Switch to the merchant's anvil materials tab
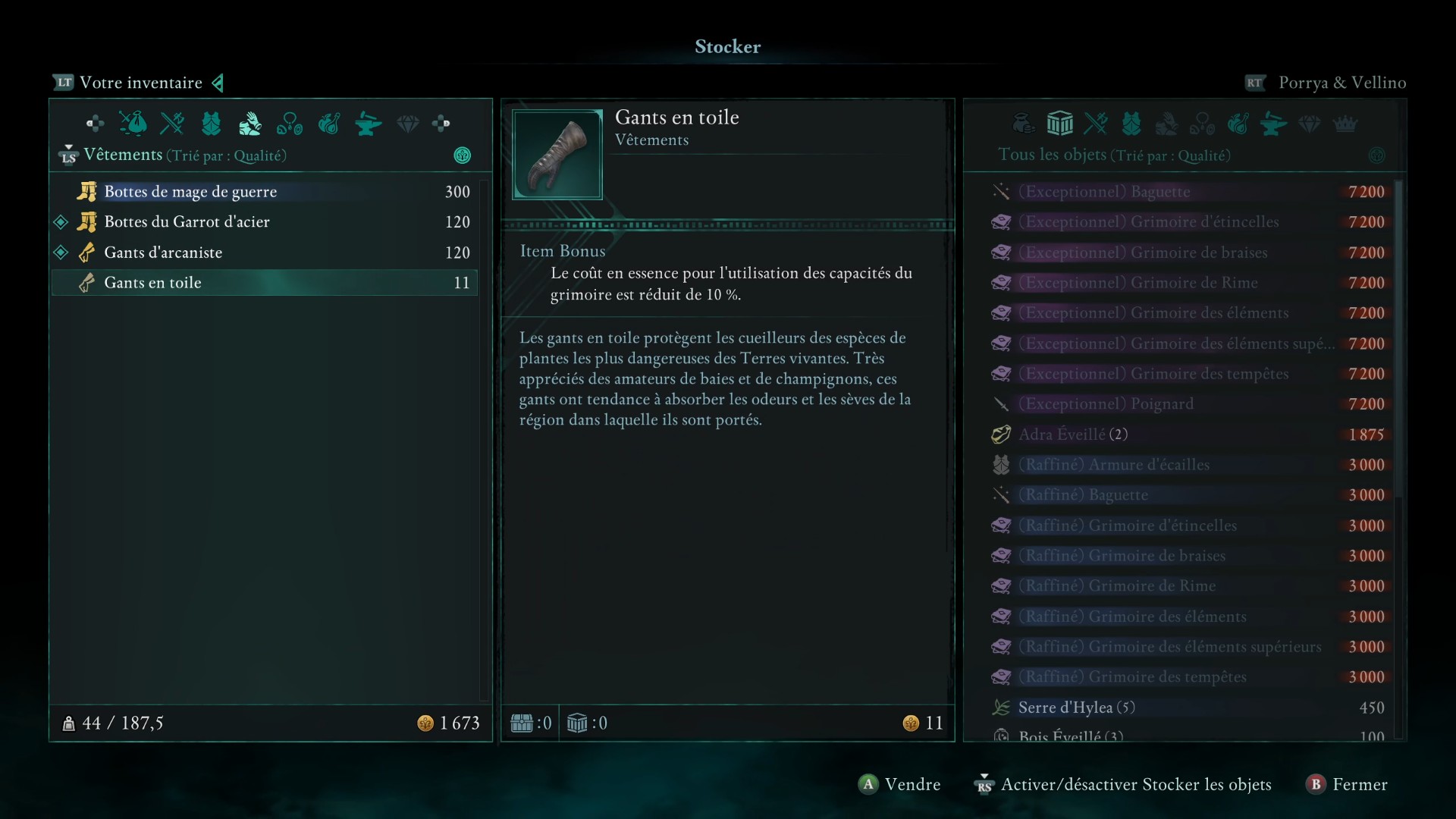The height and width of the screenshot is (819, 1456). click(1273, 123)
